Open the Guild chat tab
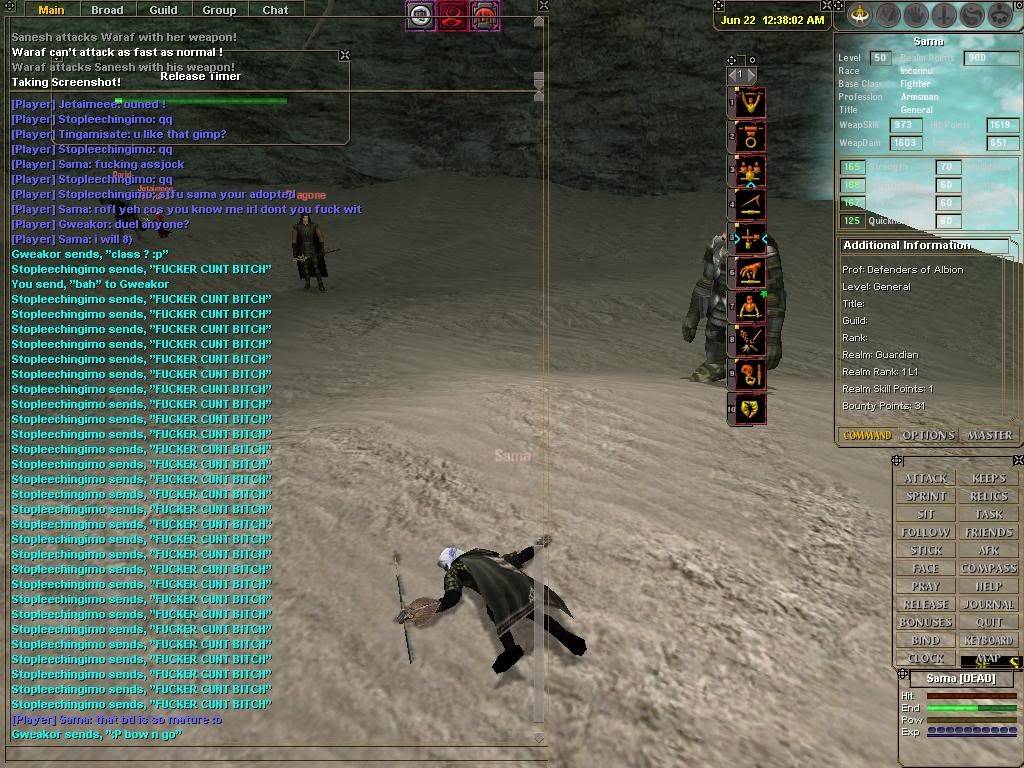Viewport: 1024px width, 768px height. [163, 10]
